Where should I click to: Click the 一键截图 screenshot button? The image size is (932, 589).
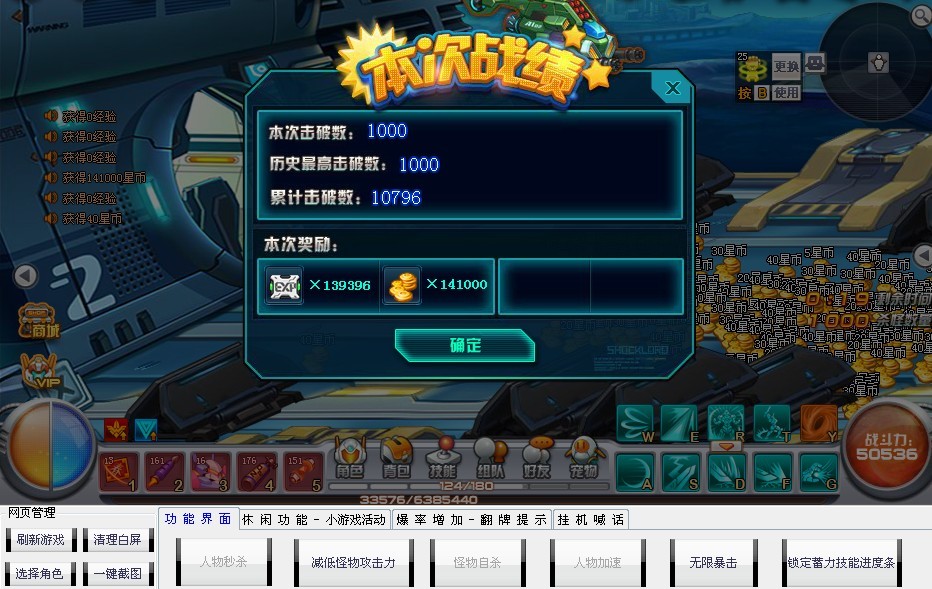(x=118, y=573)
